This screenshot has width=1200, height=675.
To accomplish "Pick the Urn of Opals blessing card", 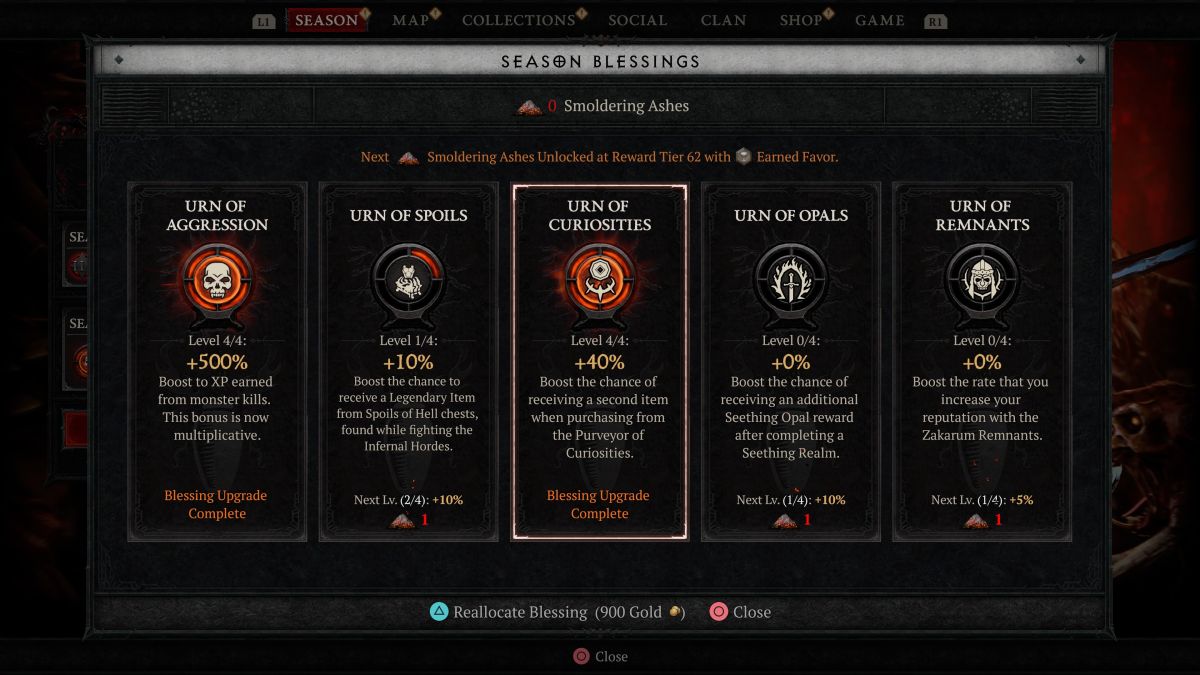I will tap(790, 361).
